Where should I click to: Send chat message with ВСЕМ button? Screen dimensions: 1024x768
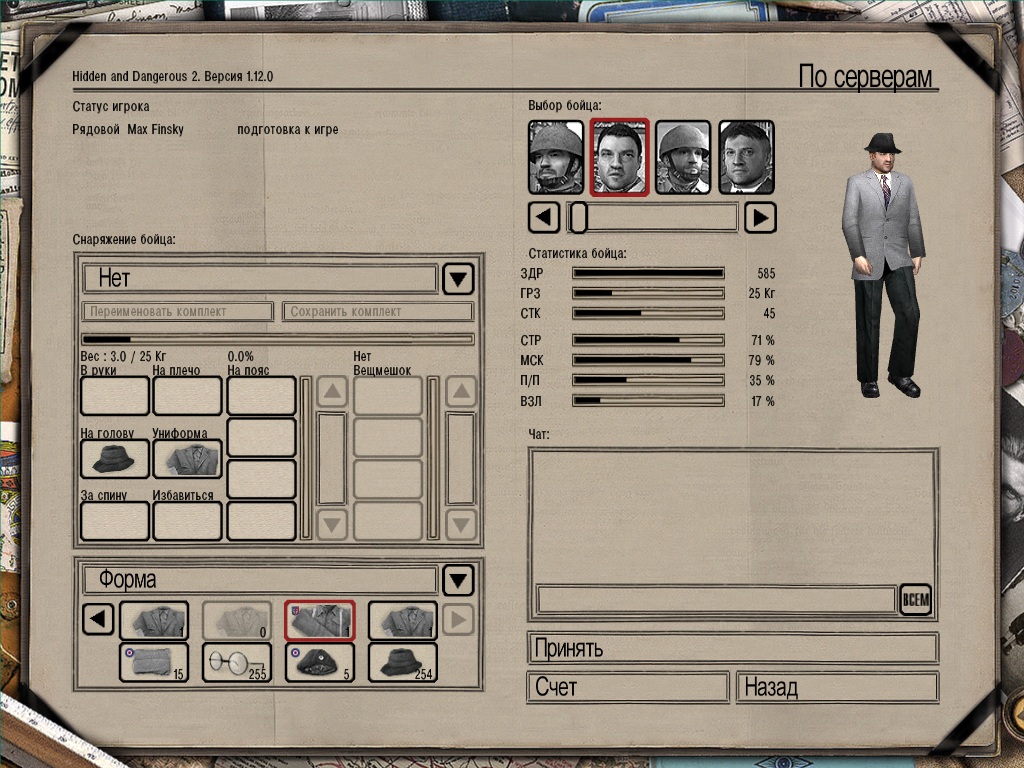click(915, 600)
